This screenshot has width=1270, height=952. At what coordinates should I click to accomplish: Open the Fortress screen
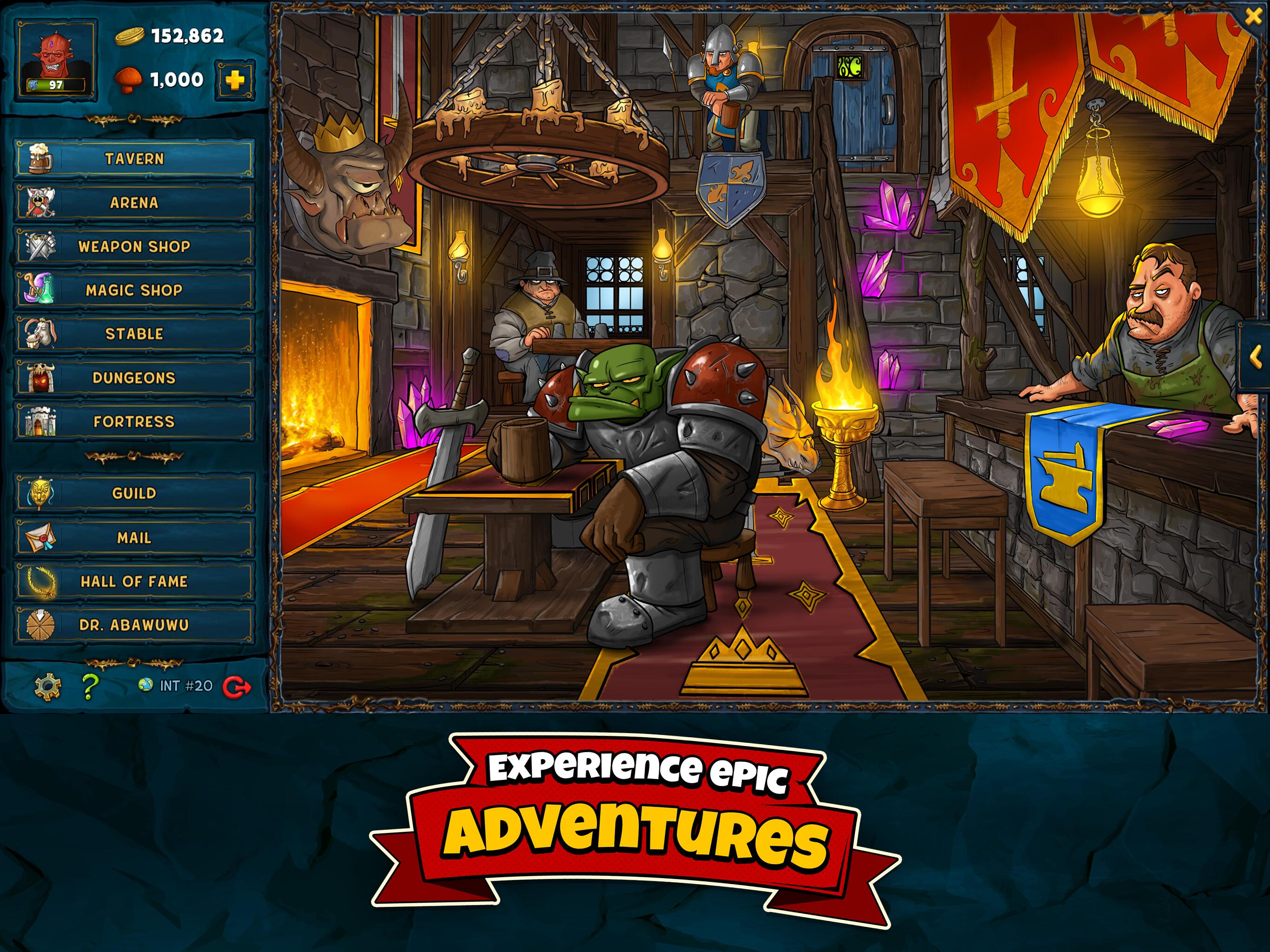[134, 422]
